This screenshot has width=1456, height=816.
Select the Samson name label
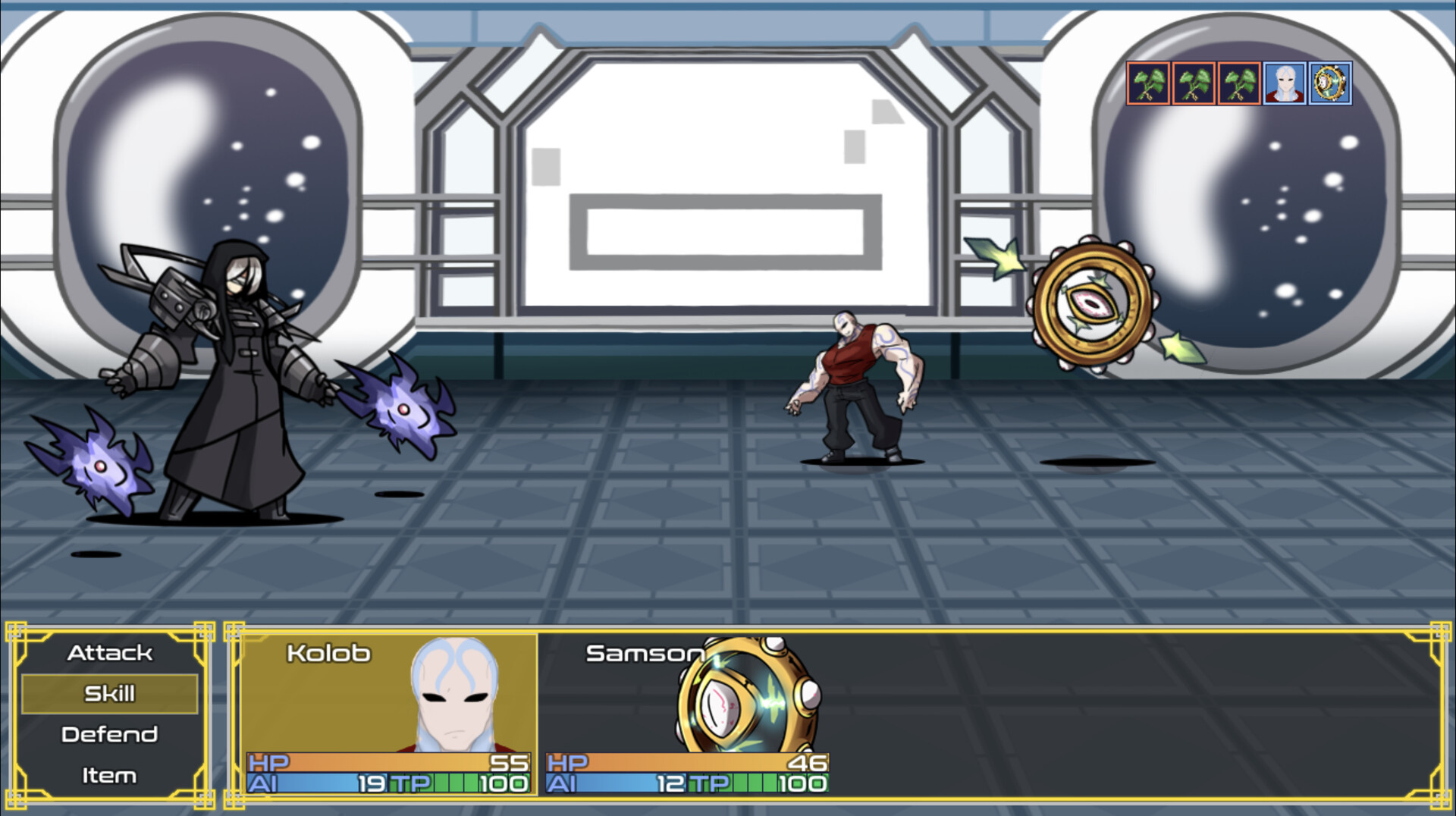pos(646,653)
